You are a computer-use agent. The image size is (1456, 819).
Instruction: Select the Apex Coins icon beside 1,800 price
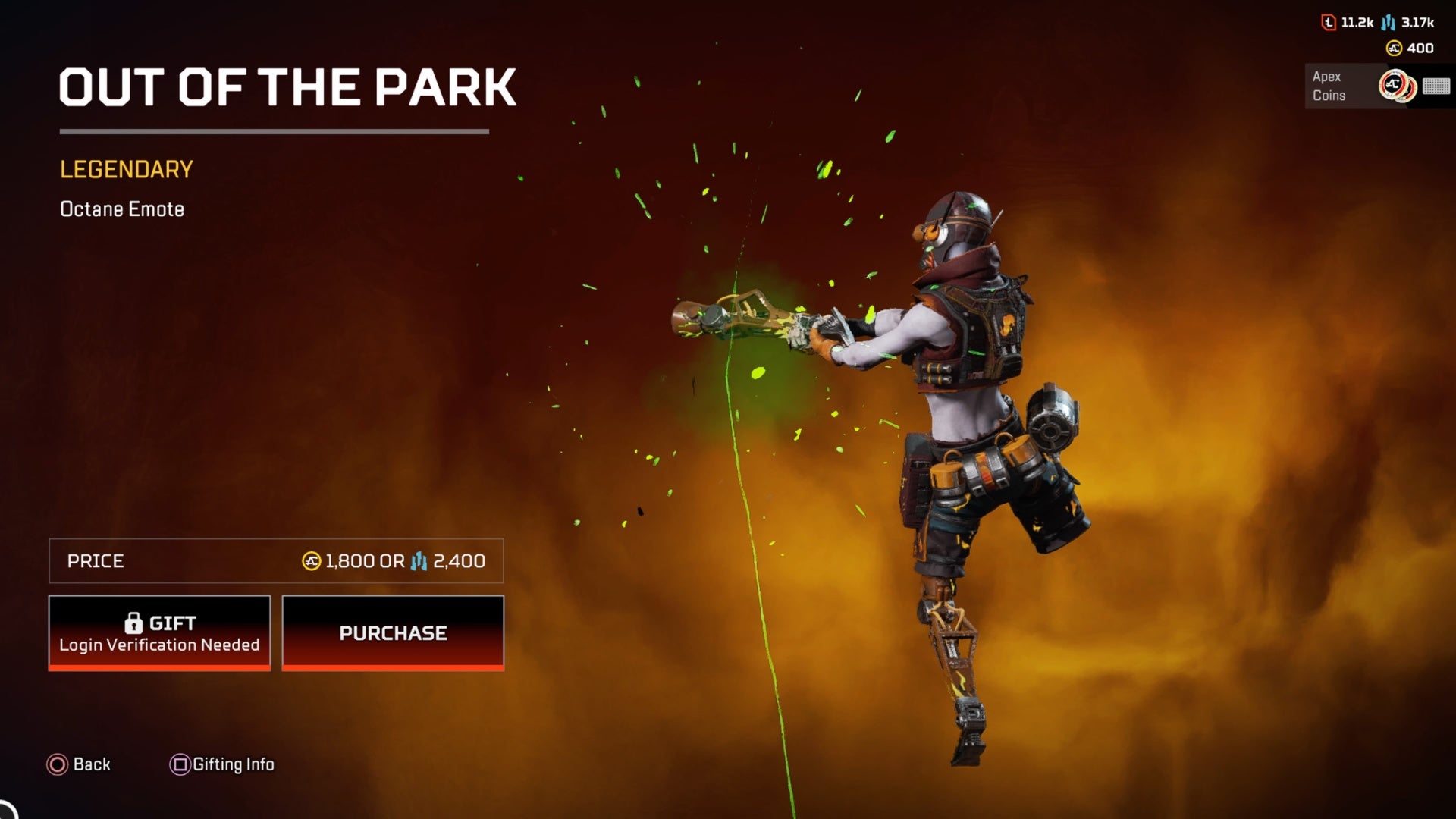pyautogui.click(x=312, y=562)
